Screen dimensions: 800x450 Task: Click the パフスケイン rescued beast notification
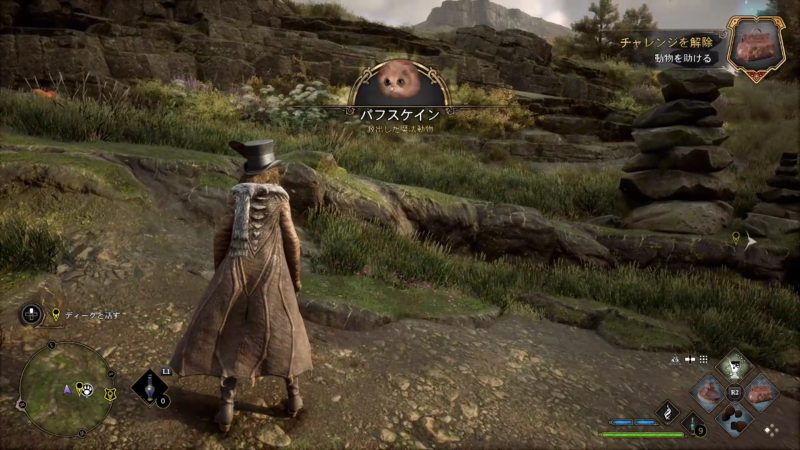(400, 95)
